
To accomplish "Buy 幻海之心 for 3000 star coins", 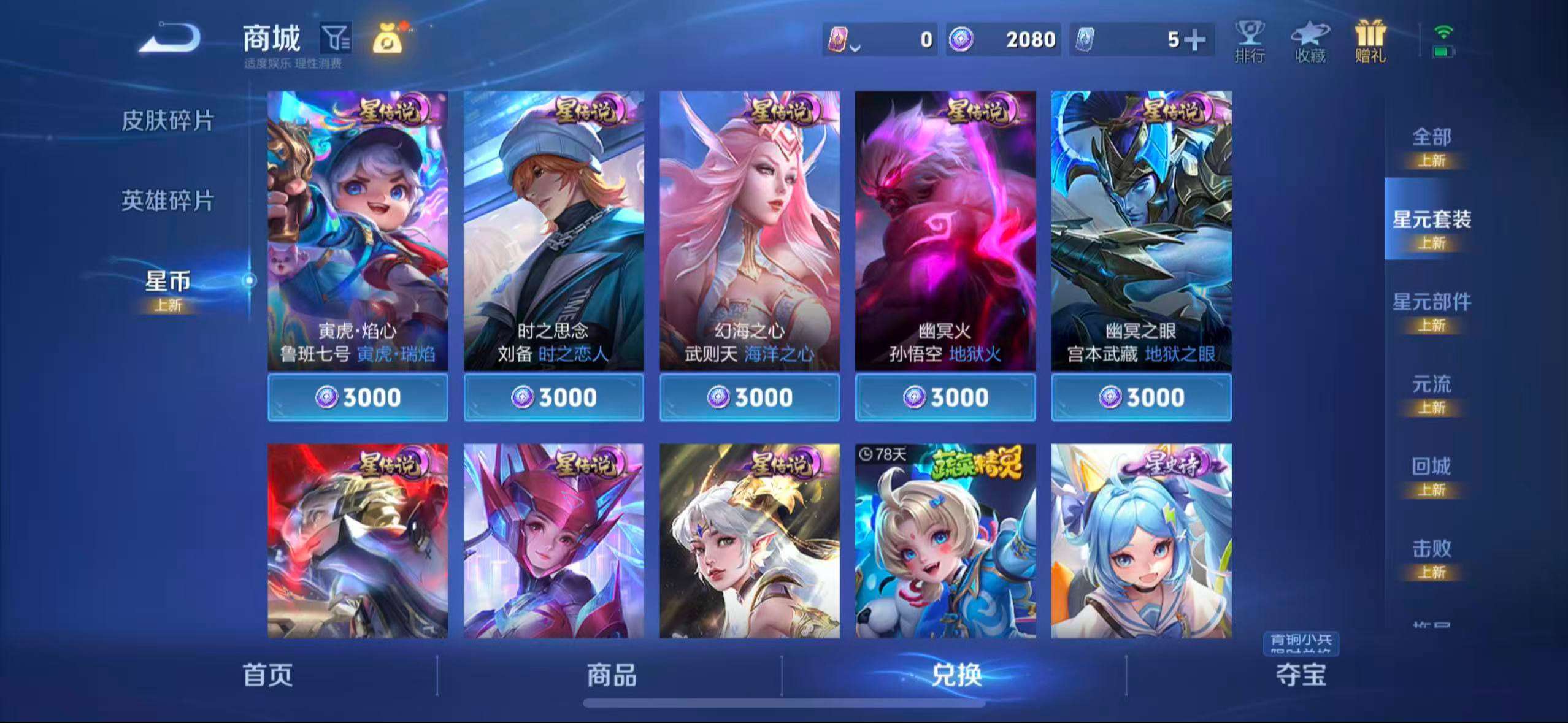I will point(750,397).
